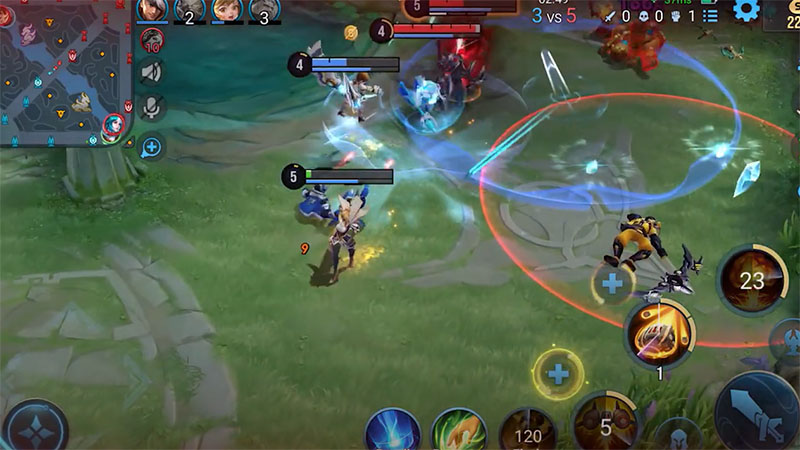Use the green hand restore icon
This screenshot has width=800, height=450.
point(458,432)
